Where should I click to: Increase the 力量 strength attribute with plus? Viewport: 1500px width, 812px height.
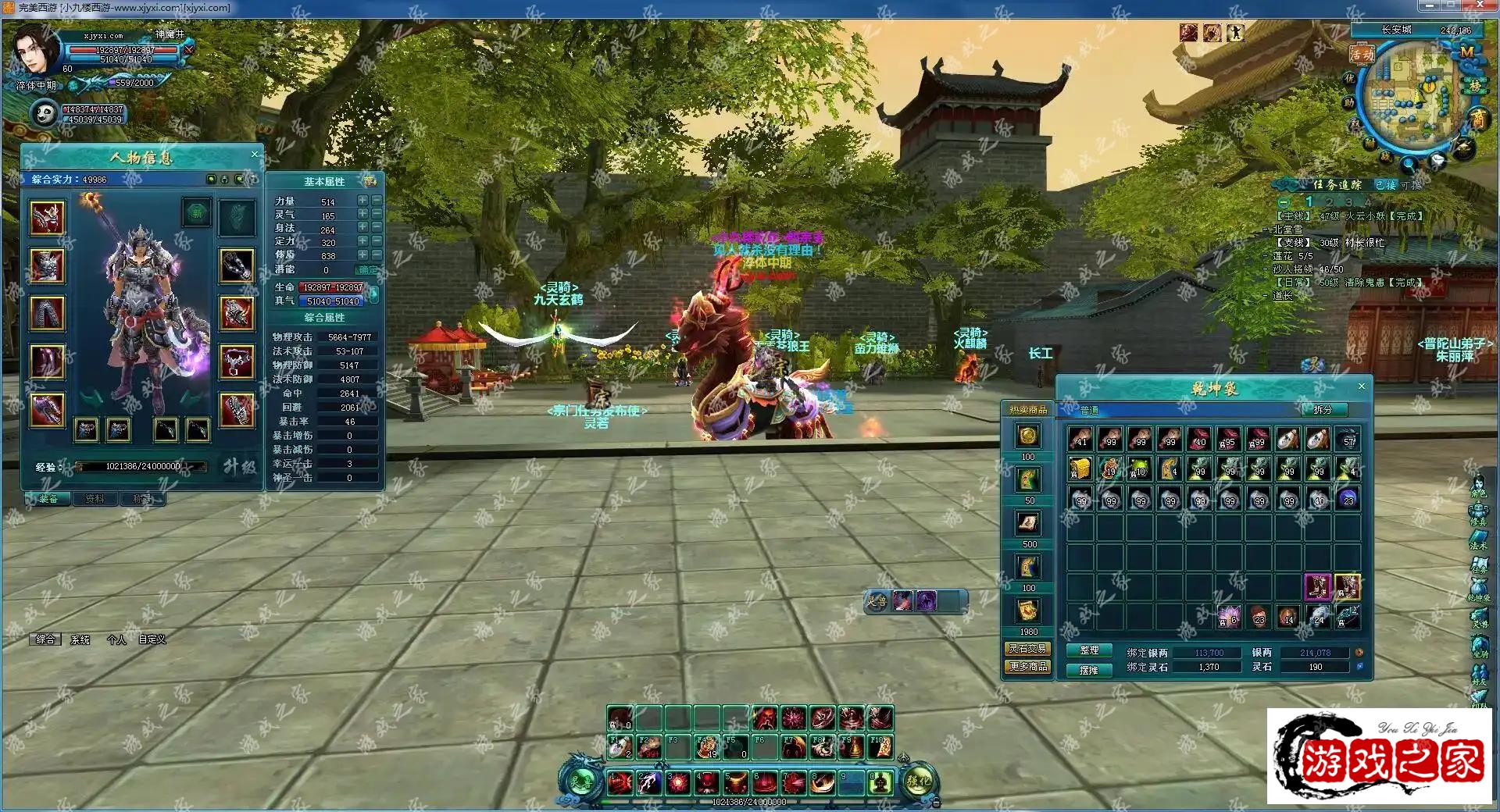tap(362, 201)
